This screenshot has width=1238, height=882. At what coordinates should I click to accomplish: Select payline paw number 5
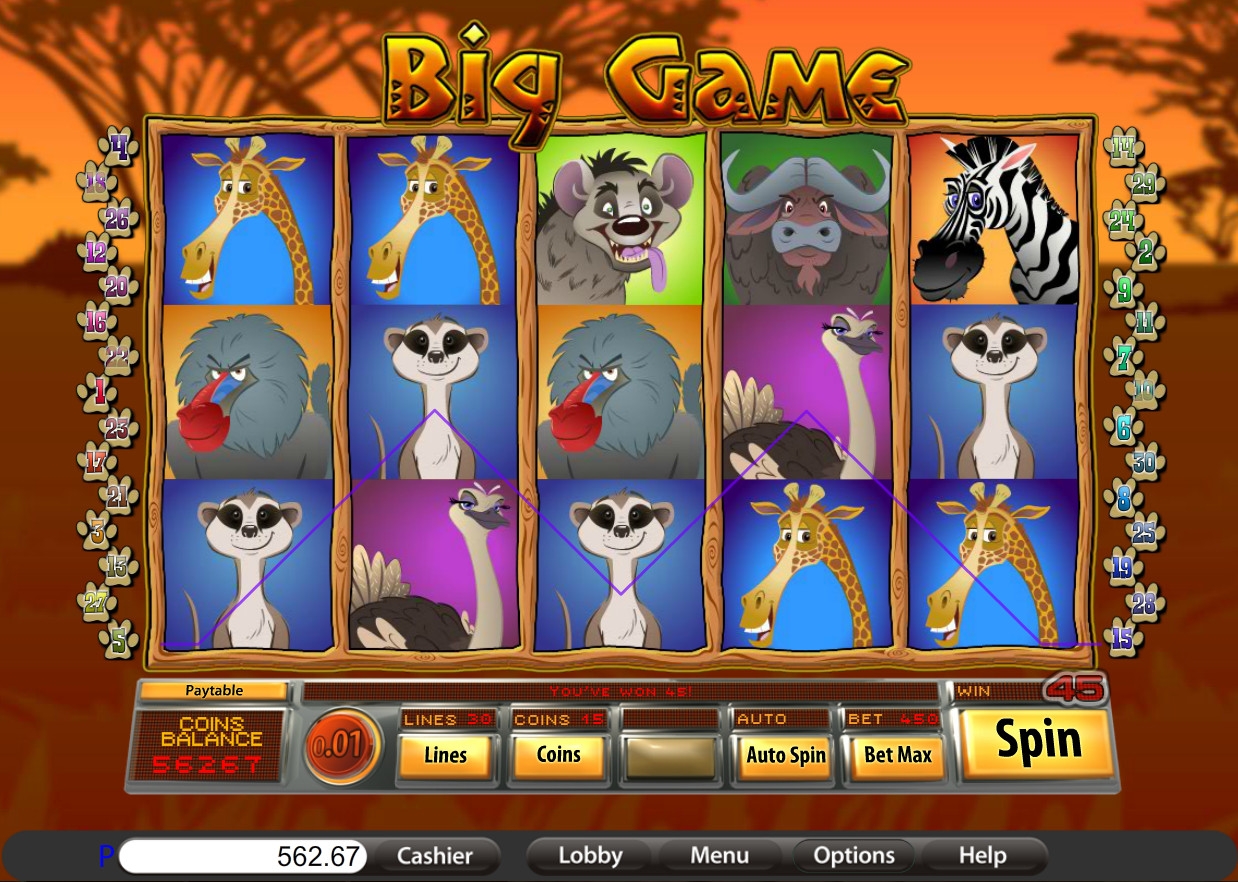pos(119,639)
